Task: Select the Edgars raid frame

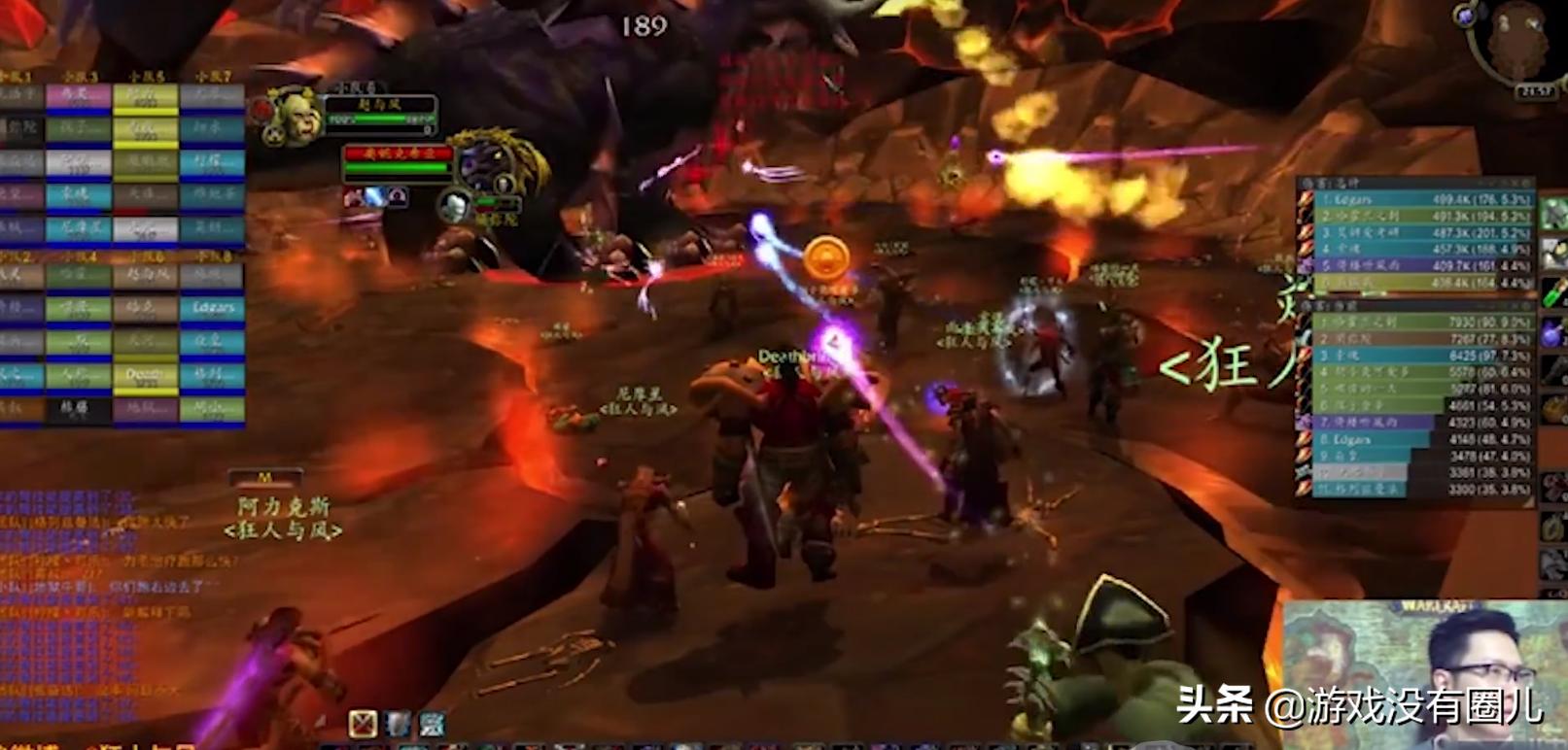Action: point(212,308)
